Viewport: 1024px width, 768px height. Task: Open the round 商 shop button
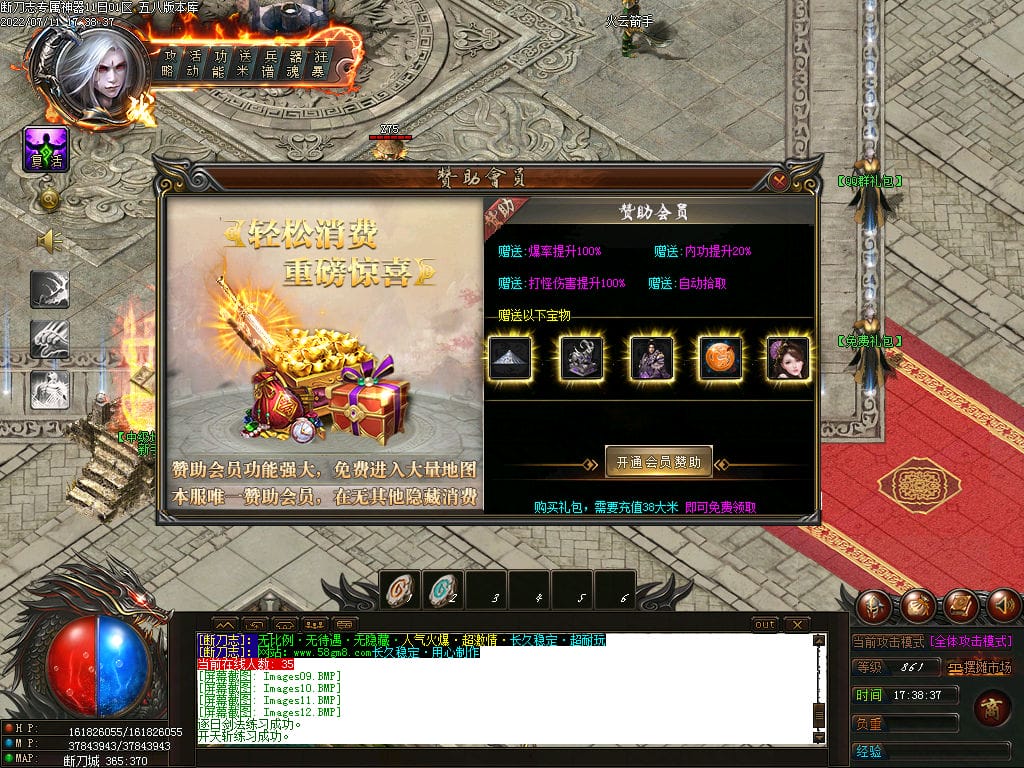click(991, 708)
